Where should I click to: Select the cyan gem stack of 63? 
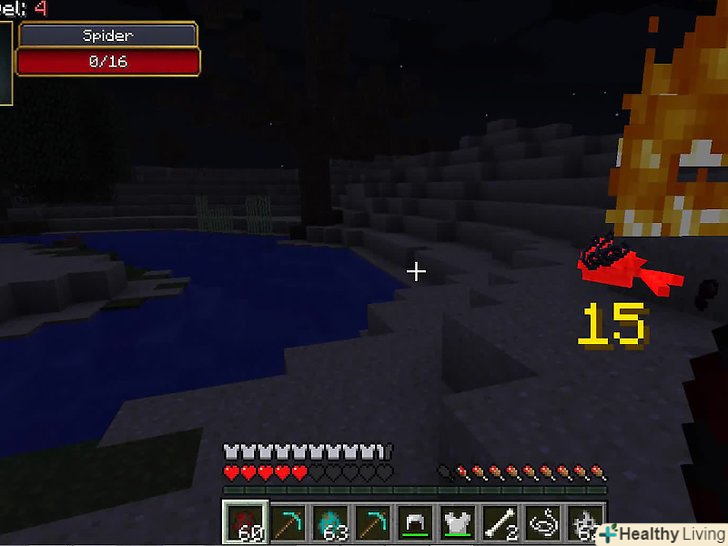[329, 522]
